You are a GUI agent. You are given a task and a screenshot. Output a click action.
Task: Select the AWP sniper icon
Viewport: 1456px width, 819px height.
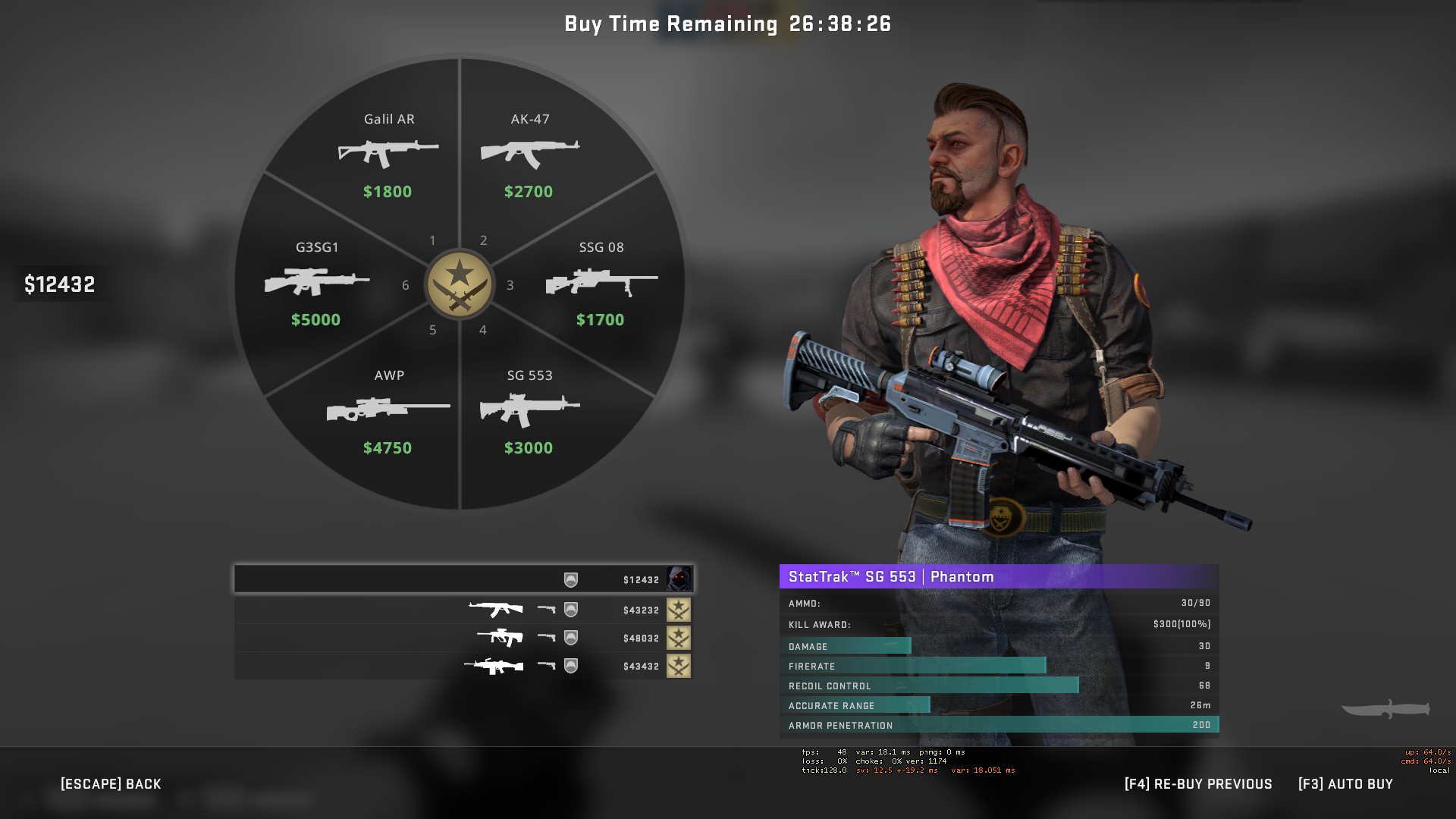click(x=388, y=412)
